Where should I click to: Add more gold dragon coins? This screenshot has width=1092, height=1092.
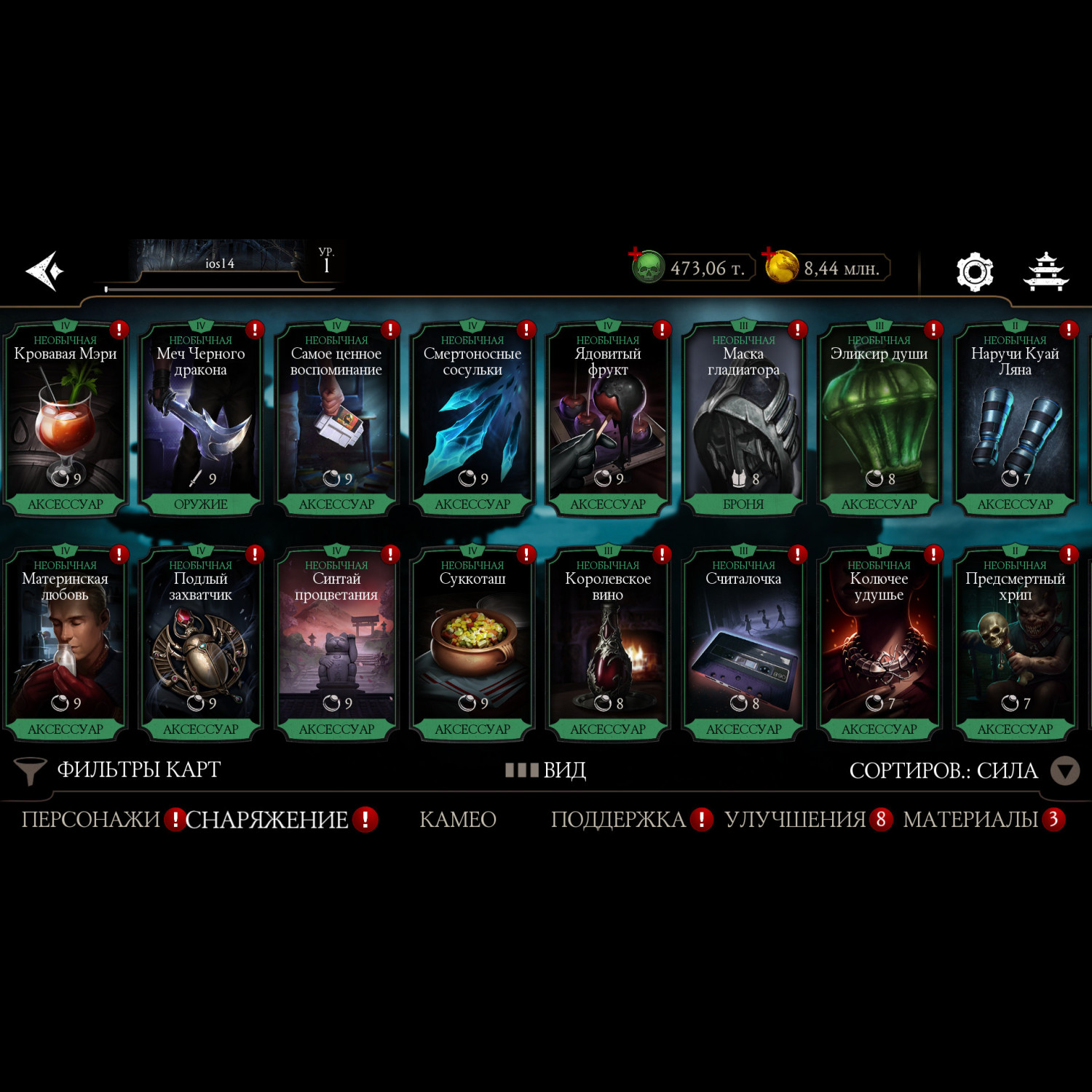781,266
